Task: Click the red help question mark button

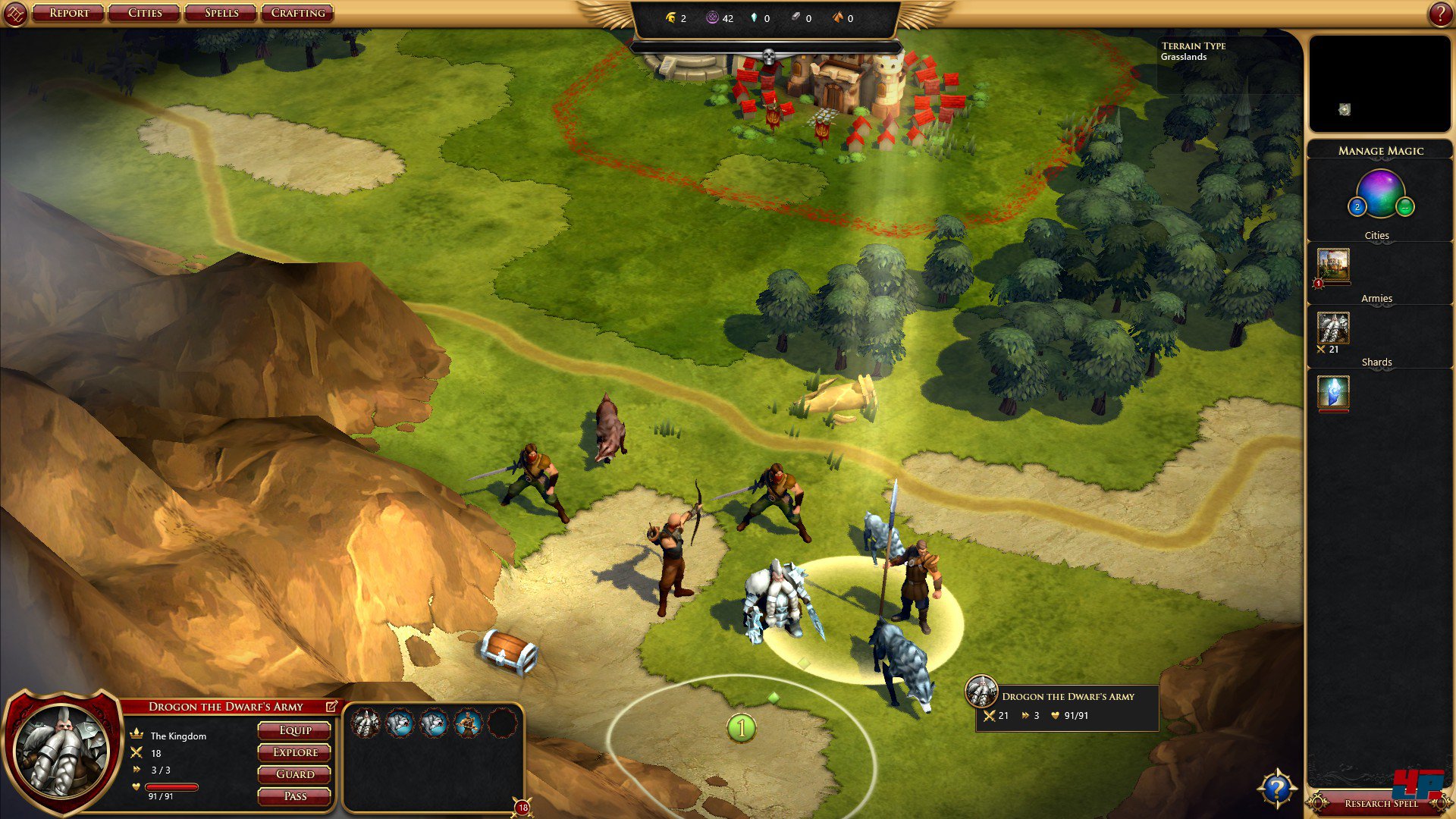Action: point(1440,14)
